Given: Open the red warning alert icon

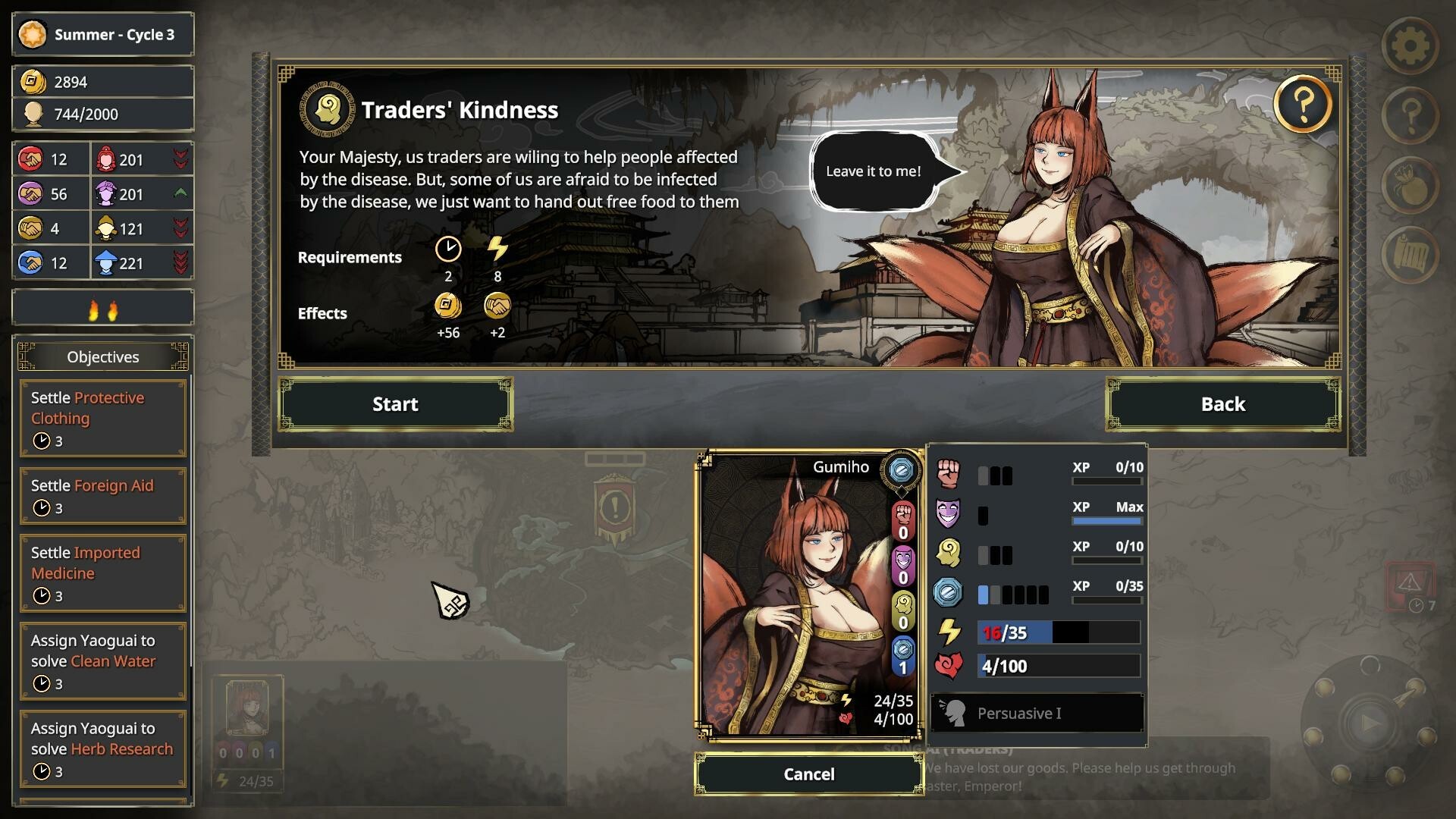Looking at the screenshot, I should point(1409,584).
